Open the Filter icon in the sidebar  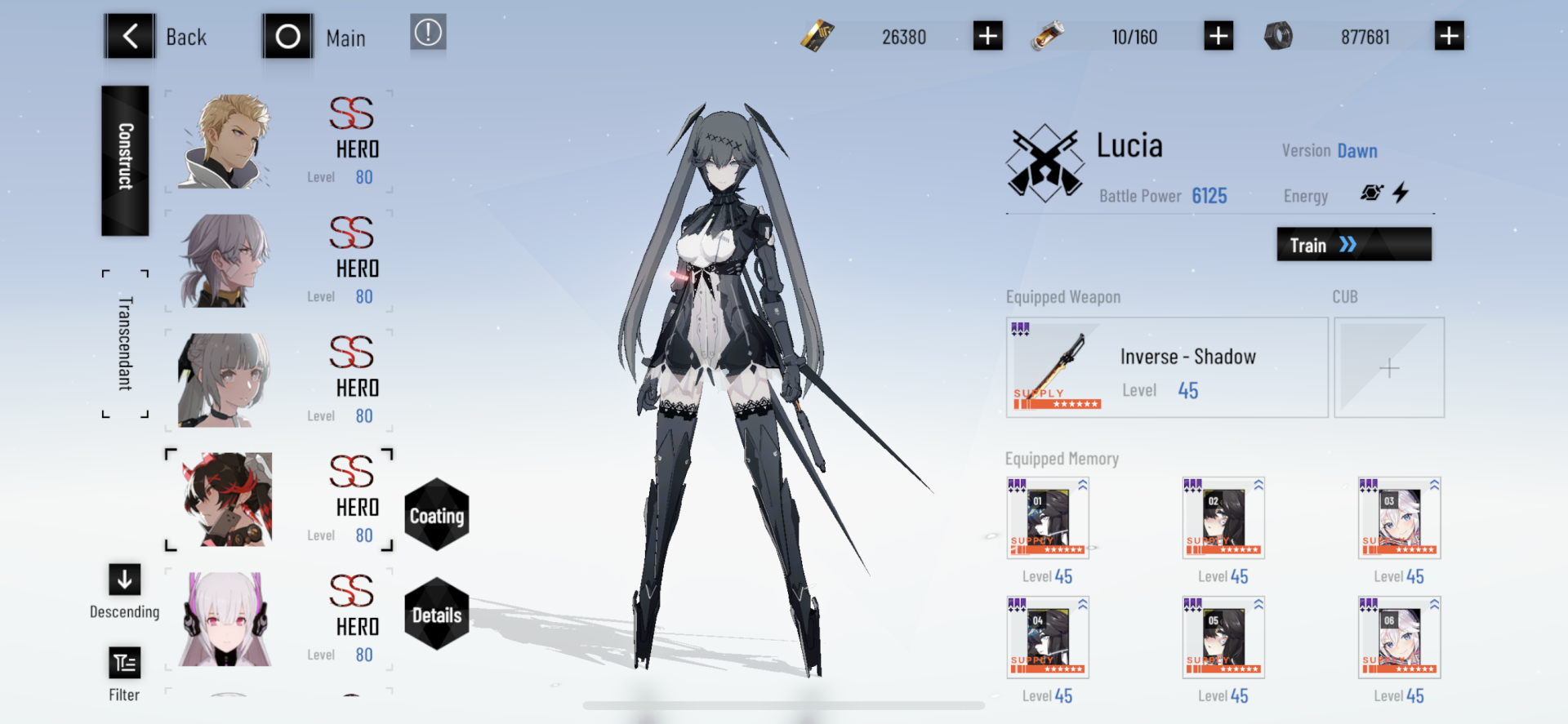point(123,663)
